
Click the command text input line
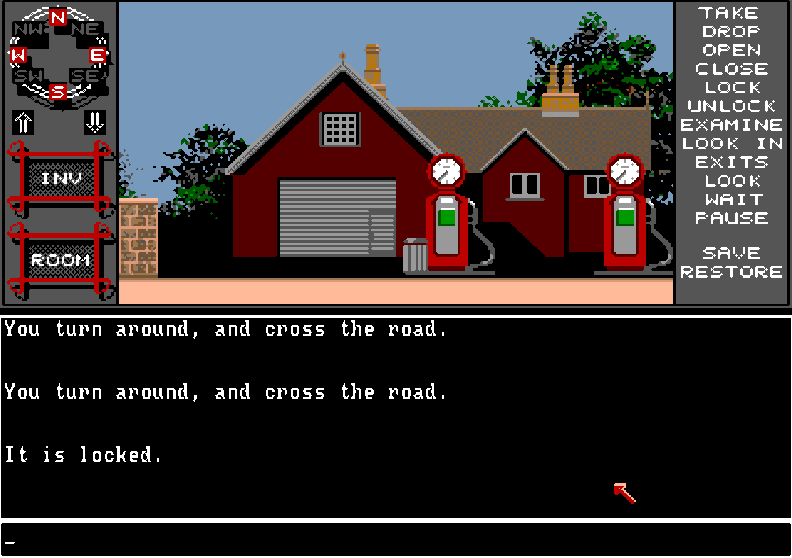pyautogui.click(x=396, y=540)
